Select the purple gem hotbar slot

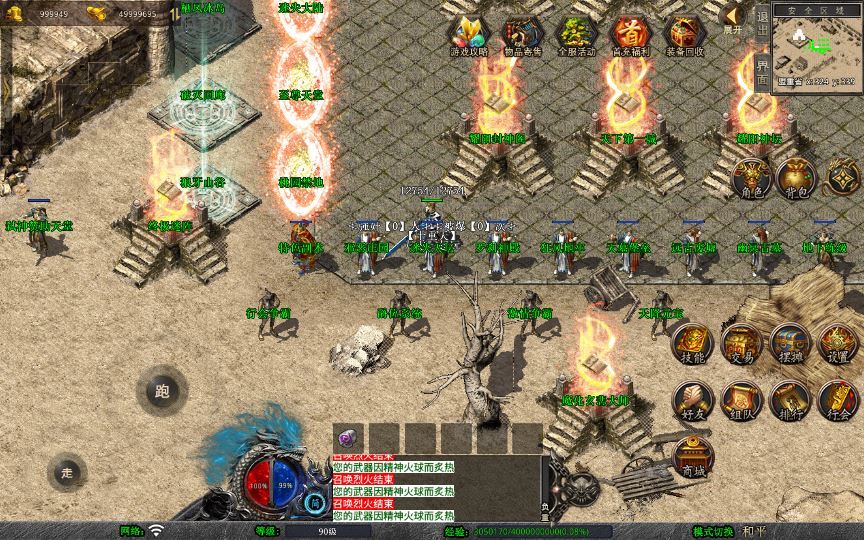(x=348, y=438)
